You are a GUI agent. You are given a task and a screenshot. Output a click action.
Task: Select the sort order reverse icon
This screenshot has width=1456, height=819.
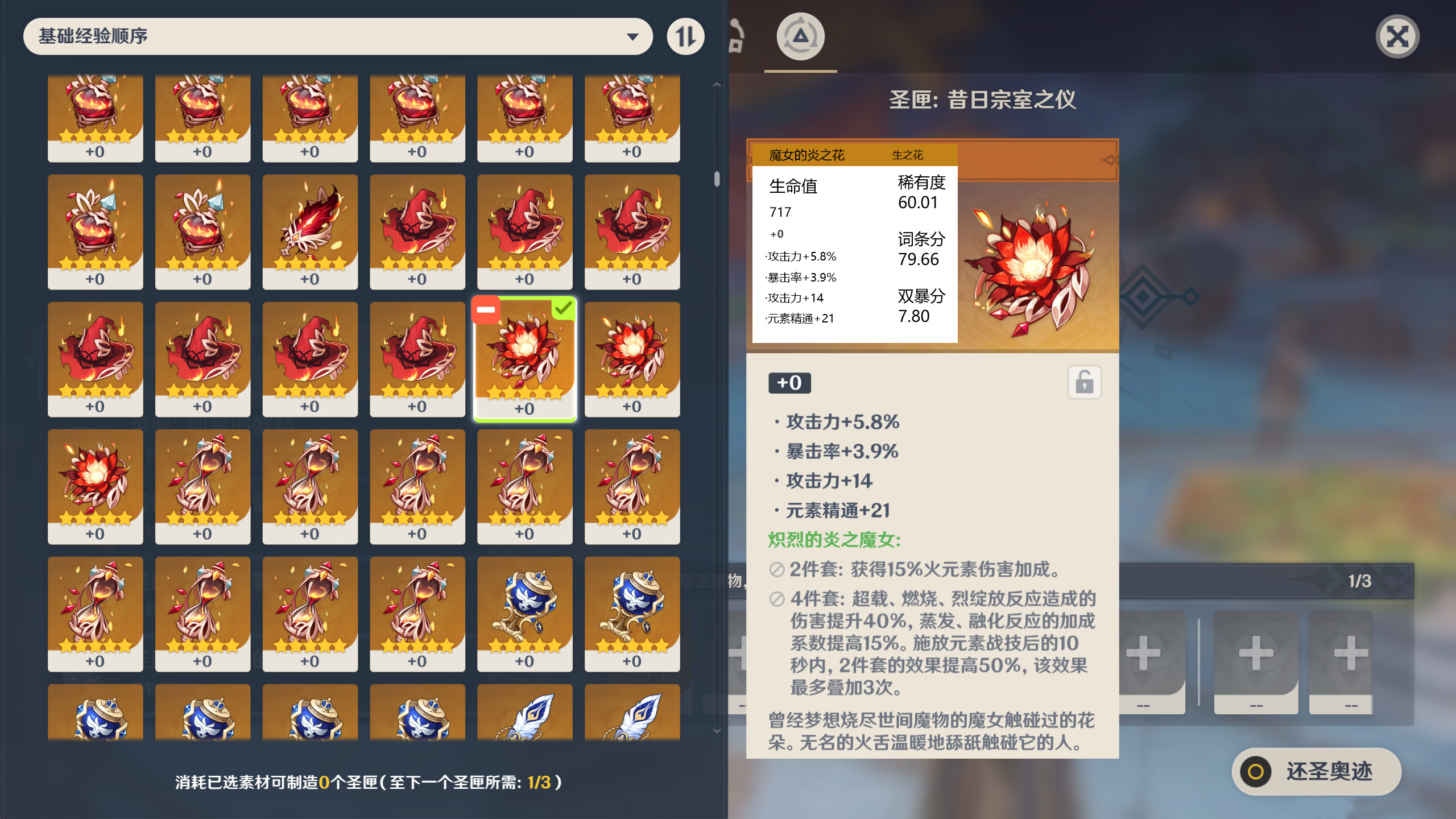685,36
